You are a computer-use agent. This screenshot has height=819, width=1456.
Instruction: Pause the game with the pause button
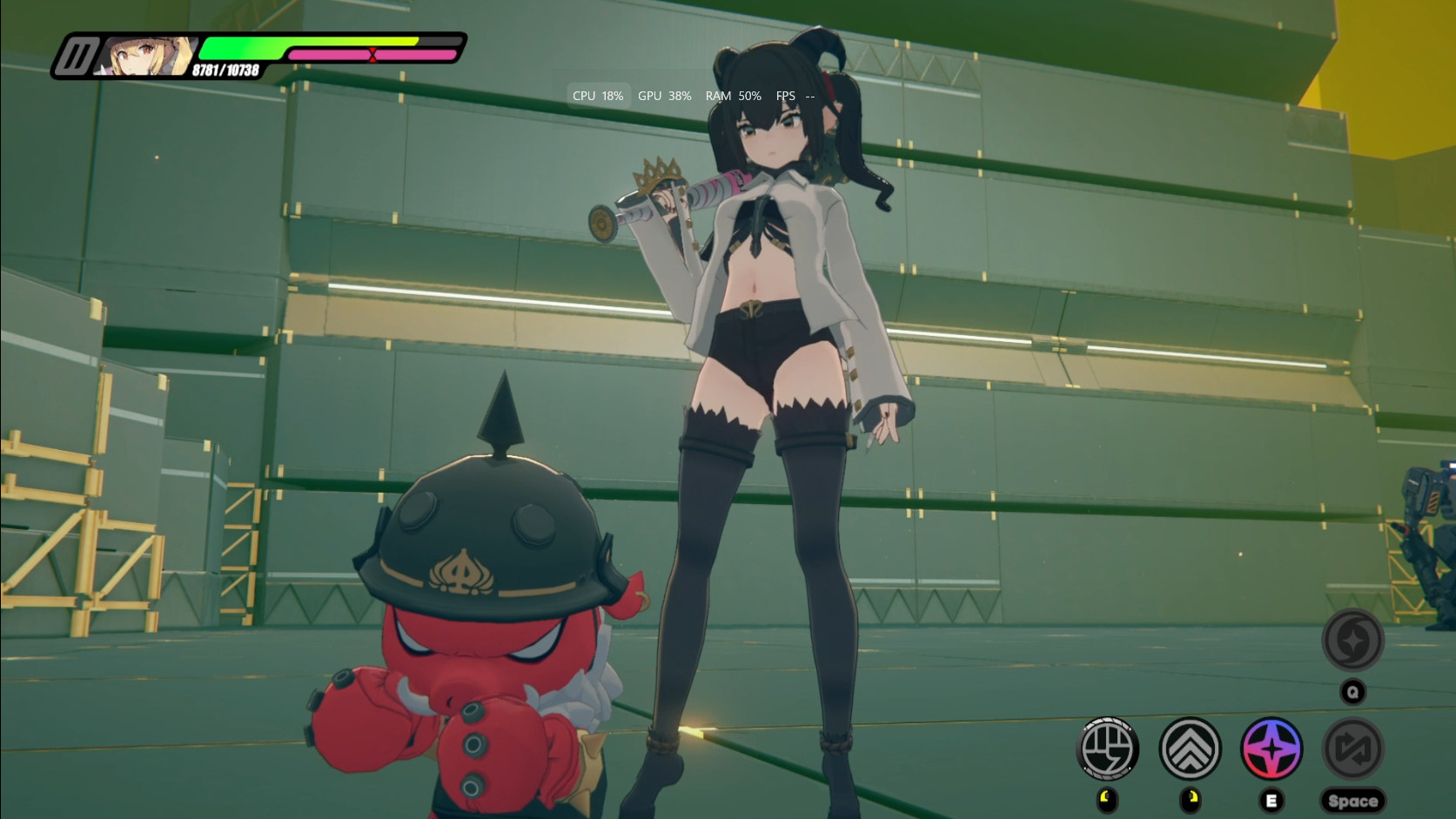[76, 57]
